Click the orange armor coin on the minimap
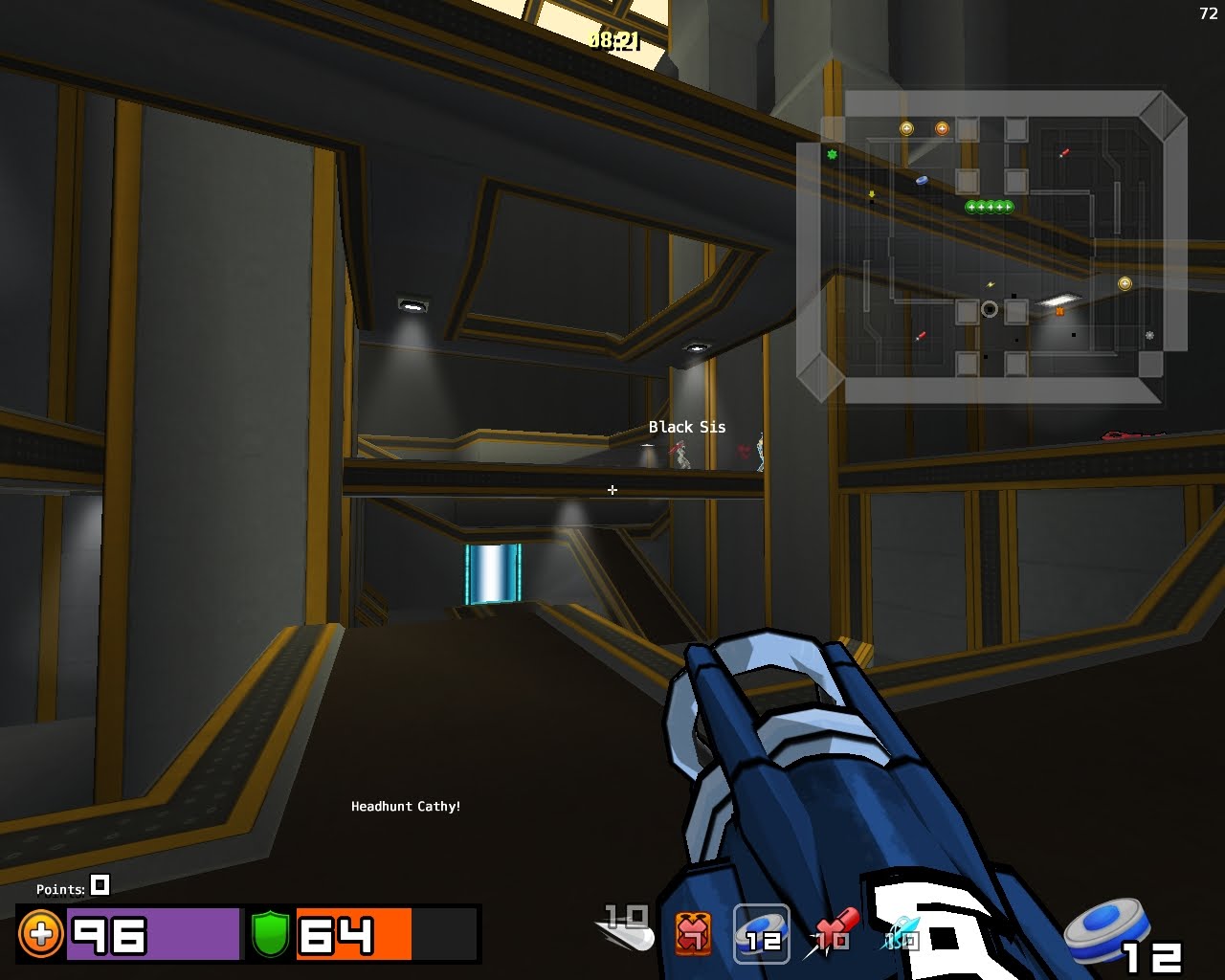Screen dimensions: 1225x980 click(942, 128)
